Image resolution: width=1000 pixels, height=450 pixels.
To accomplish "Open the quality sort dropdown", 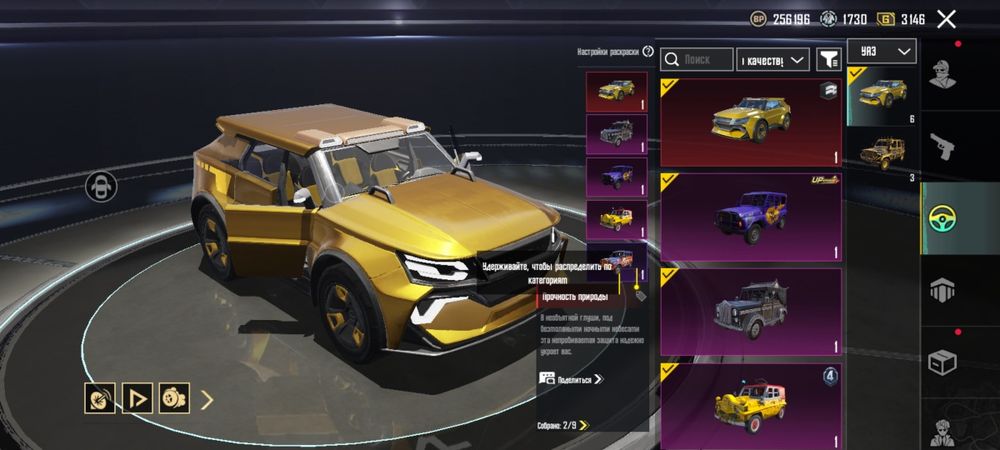I will pos(773,60).
